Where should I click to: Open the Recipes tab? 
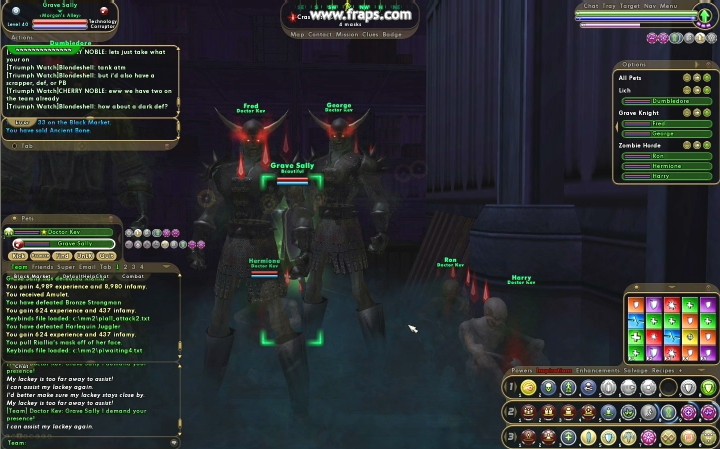[x=668, y=370]
